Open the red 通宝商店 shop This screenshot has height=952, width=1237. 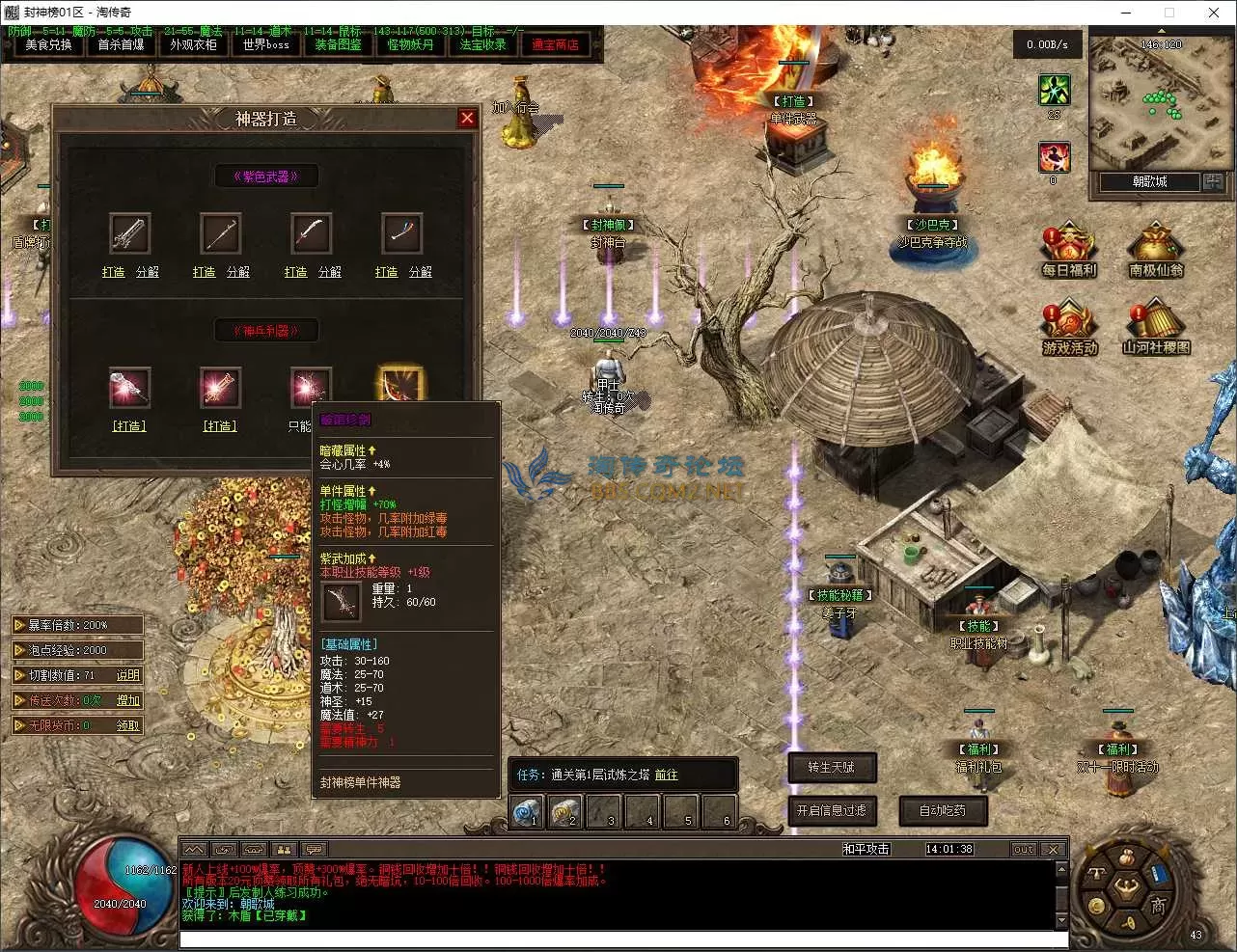[x=555, y=45]
